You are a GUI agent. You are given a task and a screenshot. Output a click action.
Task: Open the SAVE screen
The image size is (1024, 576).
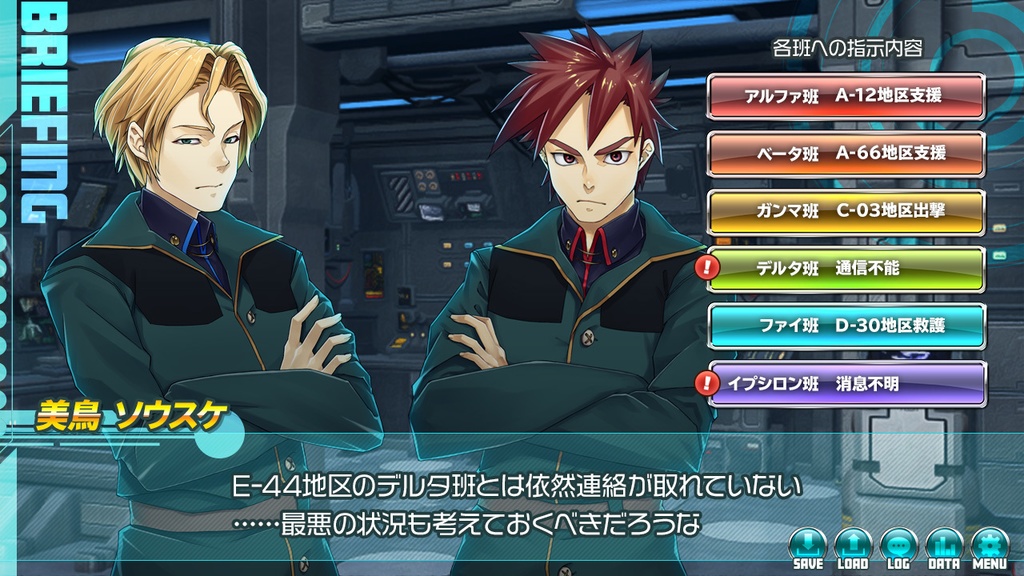(x=807, y=547)
